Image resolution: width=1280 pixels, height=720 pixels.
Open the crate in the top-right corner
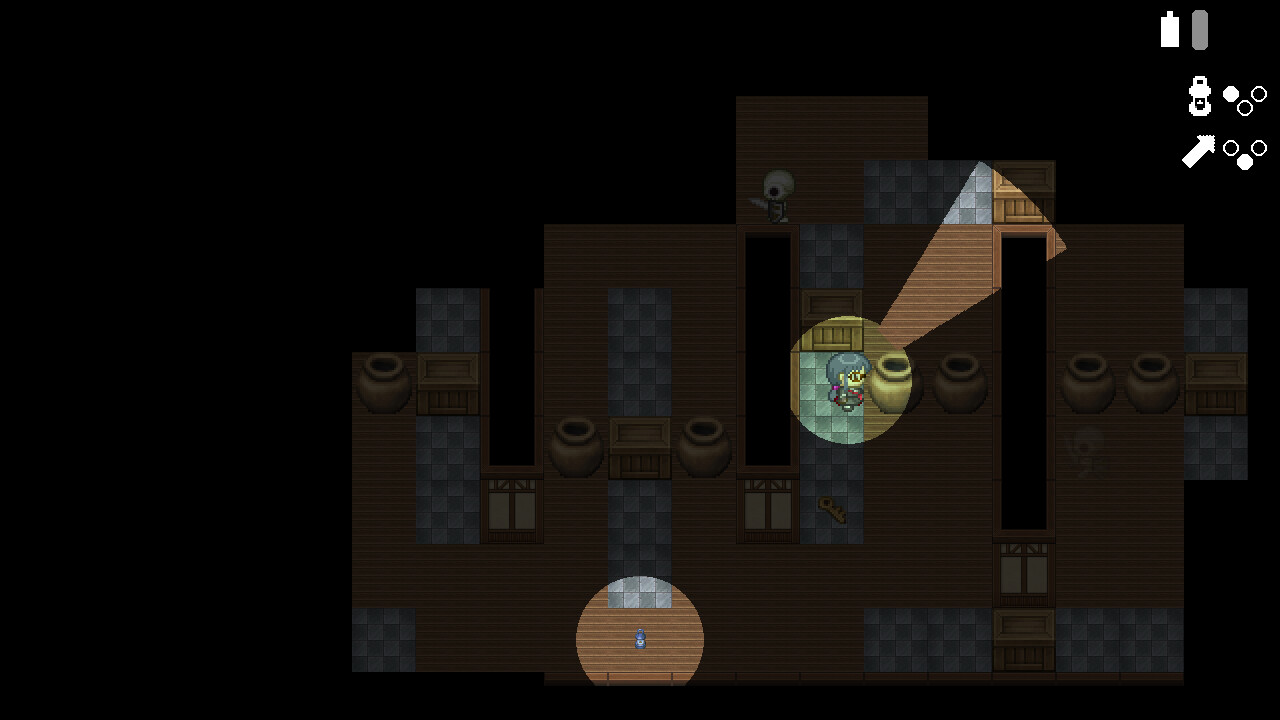1024,190
